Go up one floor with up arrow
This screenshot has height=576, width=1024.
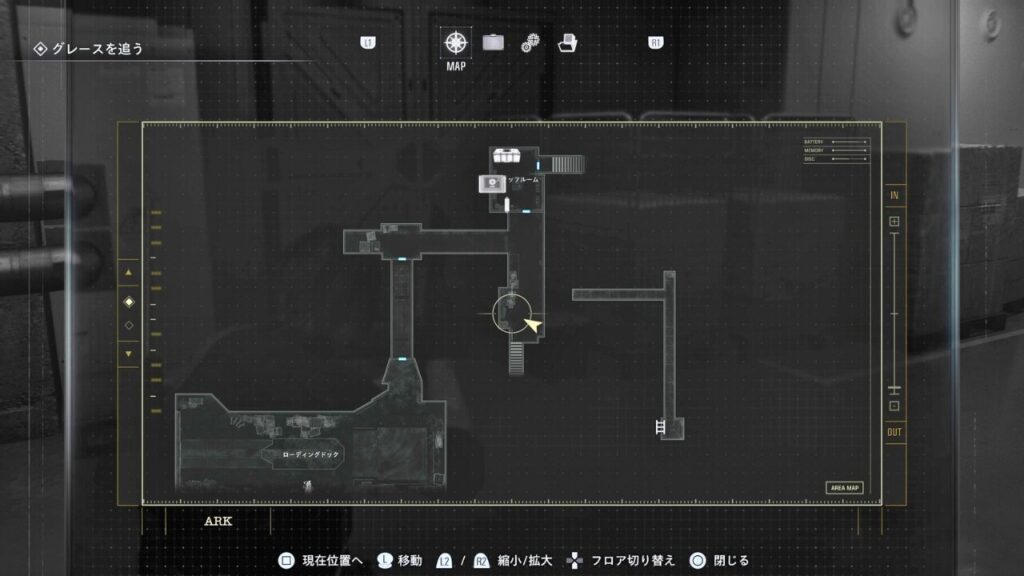[x=128, y=273]
